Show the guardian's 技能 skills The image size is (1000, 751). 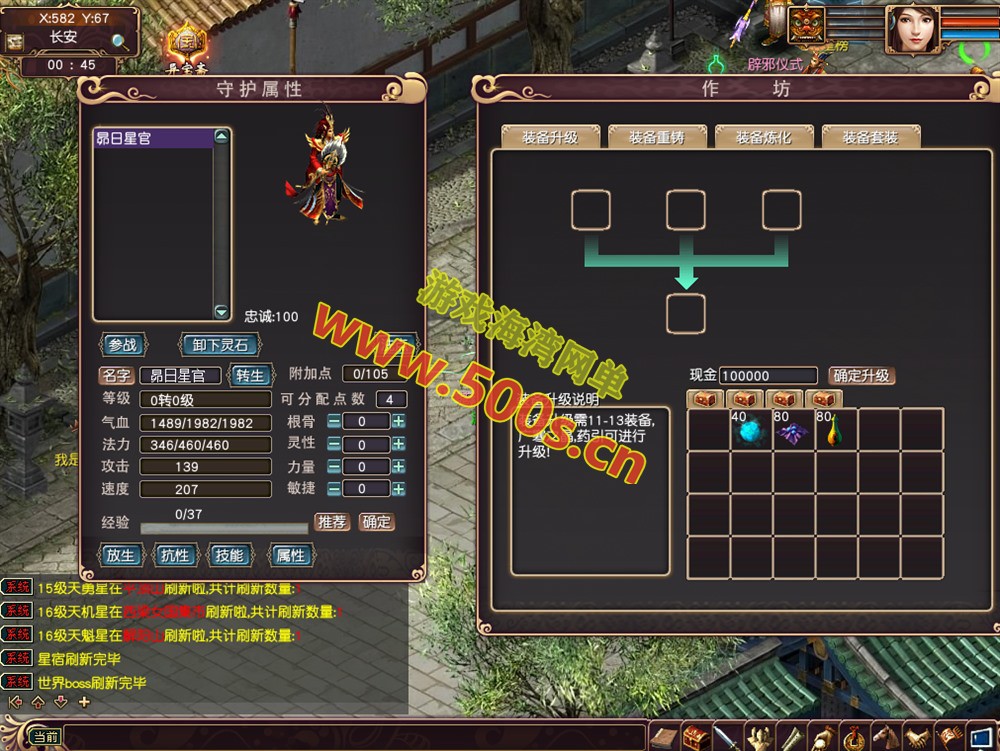(x=229, y=555)
